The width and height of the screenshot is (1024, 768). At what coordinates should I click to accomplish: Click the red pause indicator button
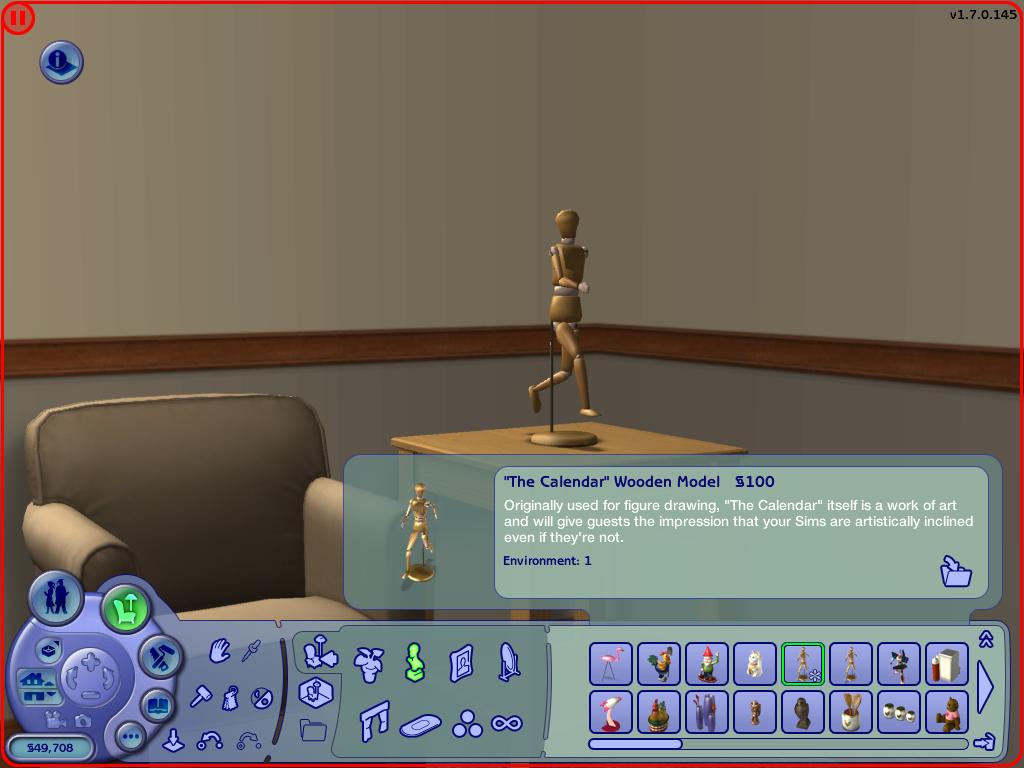(x=18, y=18)
